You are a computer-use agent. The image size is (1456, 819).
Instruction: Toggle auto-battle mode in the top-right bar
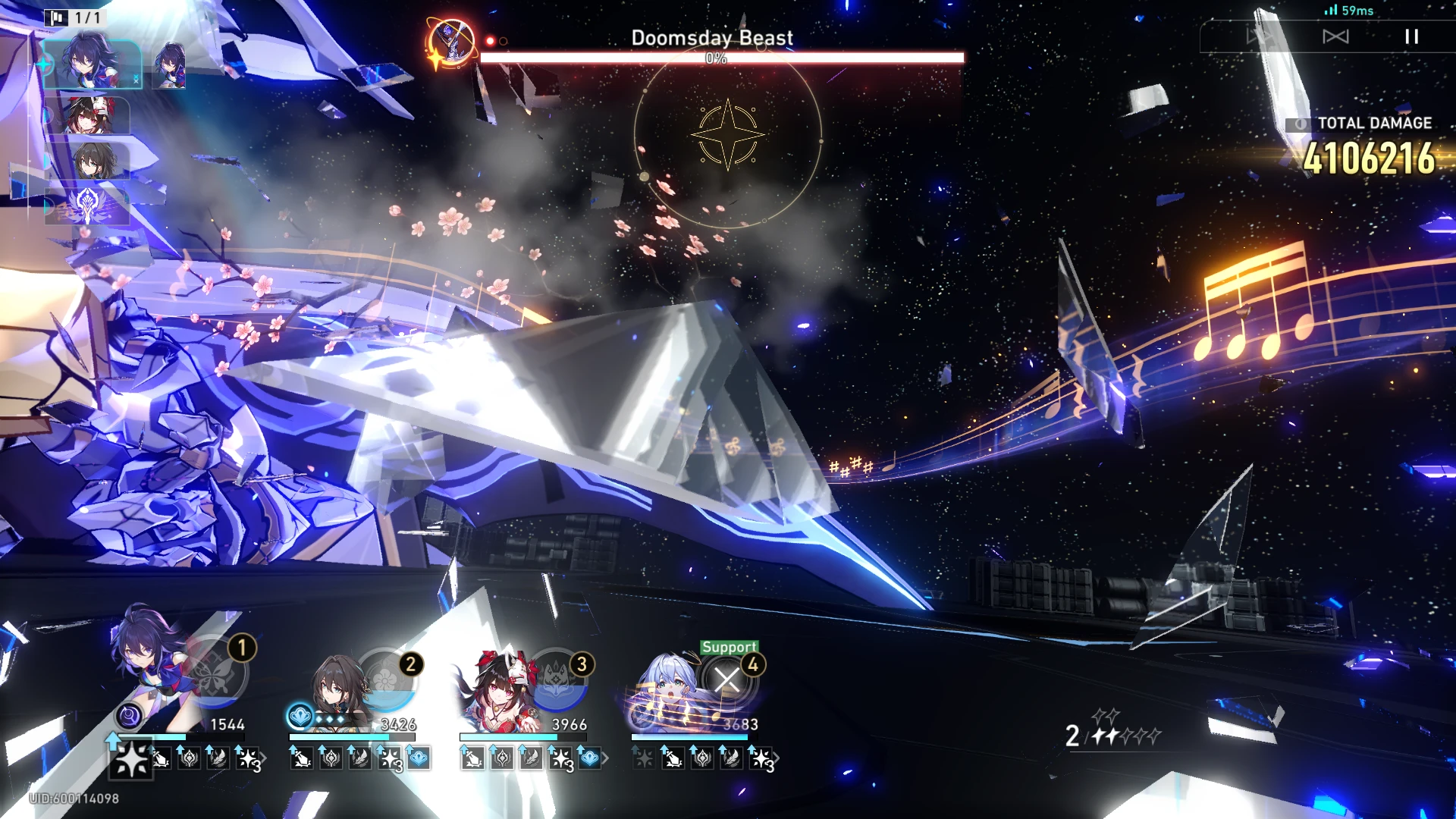pyautogui.click(x=1259, y=36)
